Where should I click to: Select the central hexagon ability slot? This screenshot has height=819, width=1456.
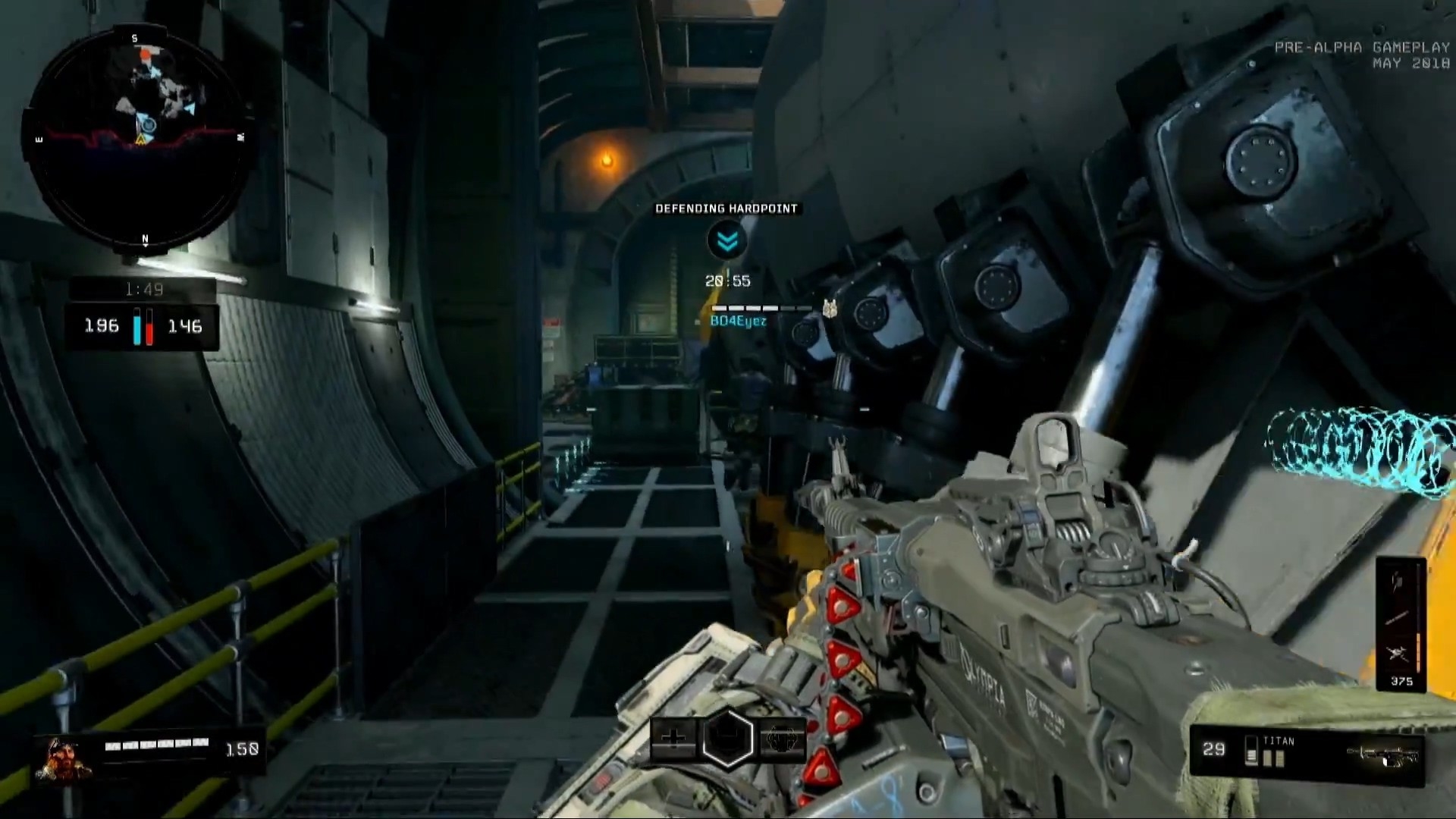coord(727,738)
